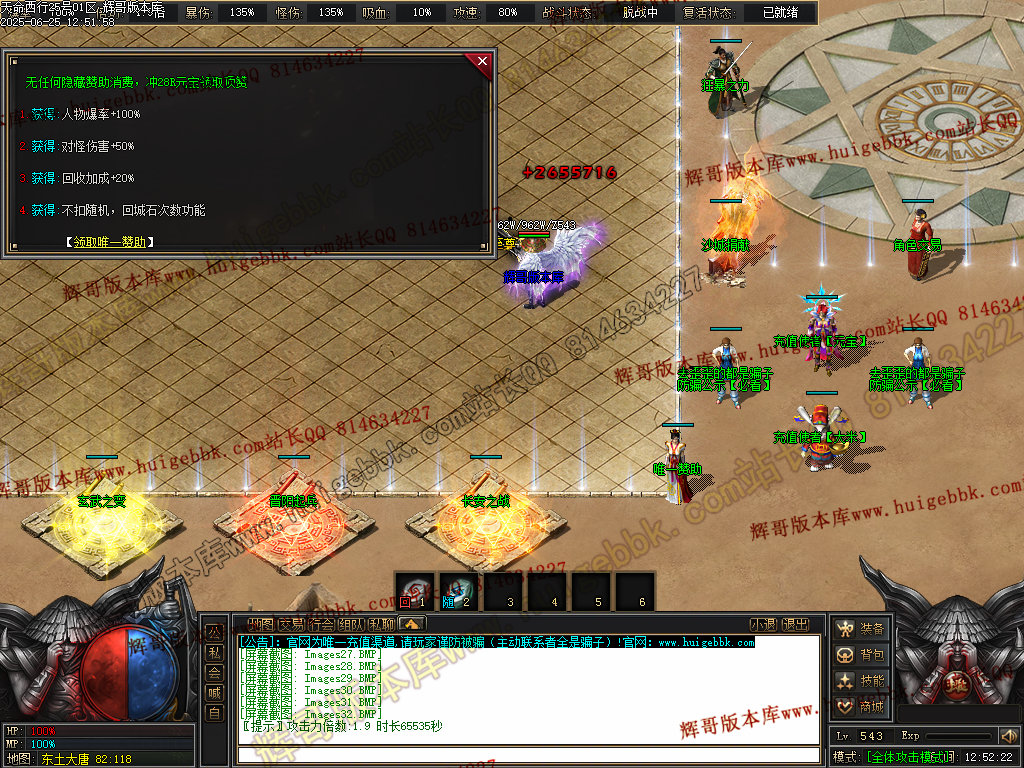Toggle the sound speaker icon

click(x=1008, y=736)
